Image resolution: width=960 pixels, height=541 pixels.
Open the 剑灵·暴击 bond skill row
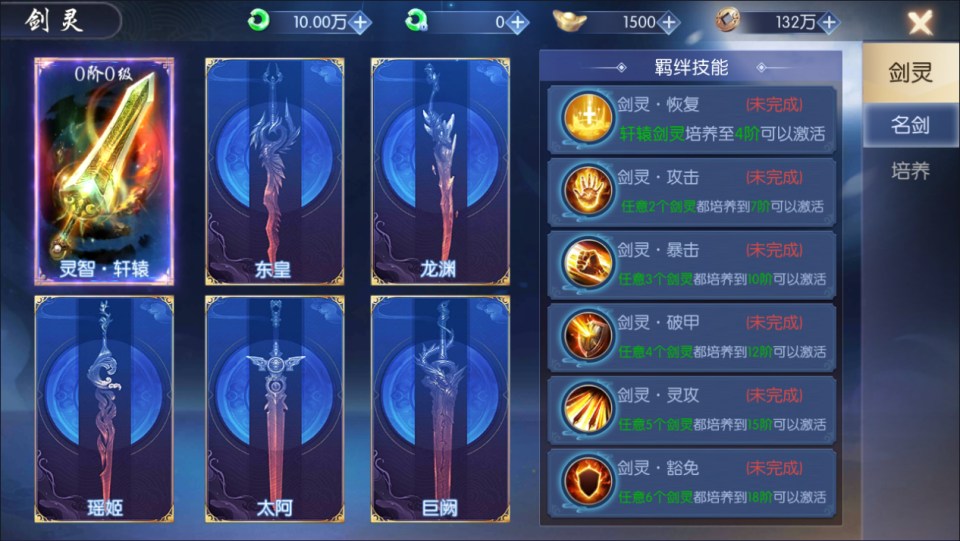(691, 264)
